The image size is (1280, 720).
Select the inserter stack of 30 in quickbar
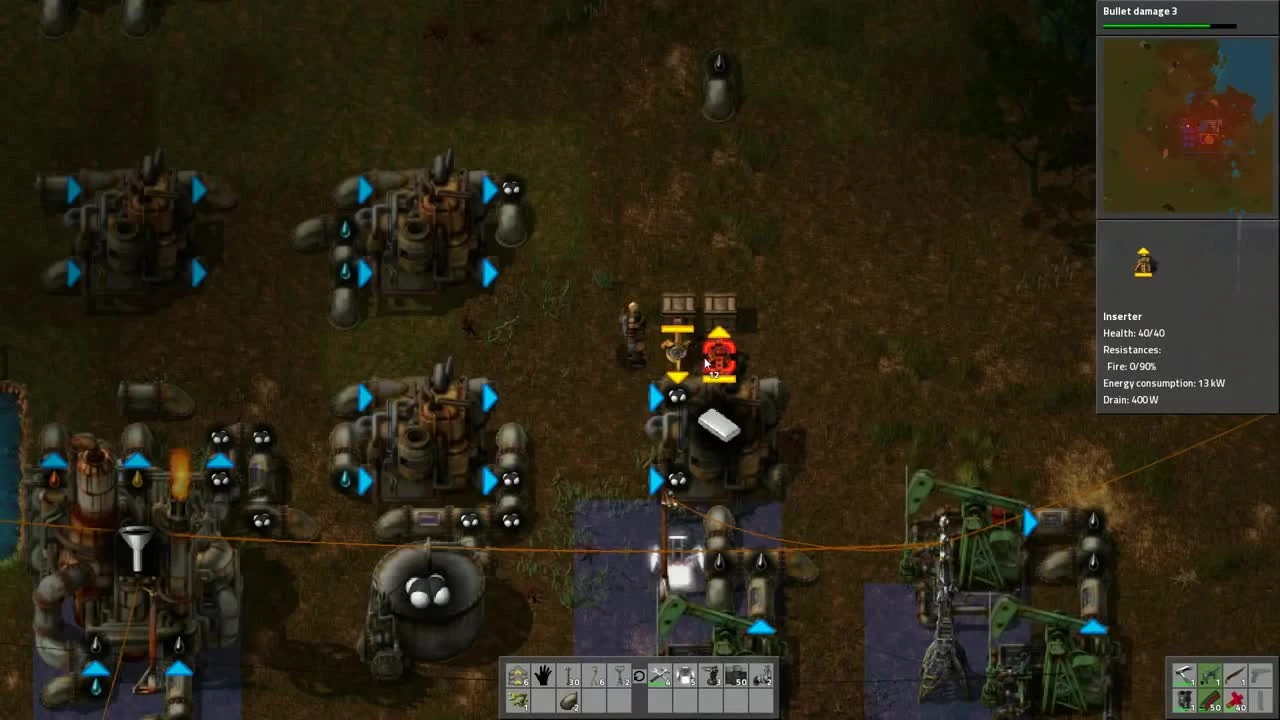570,675
